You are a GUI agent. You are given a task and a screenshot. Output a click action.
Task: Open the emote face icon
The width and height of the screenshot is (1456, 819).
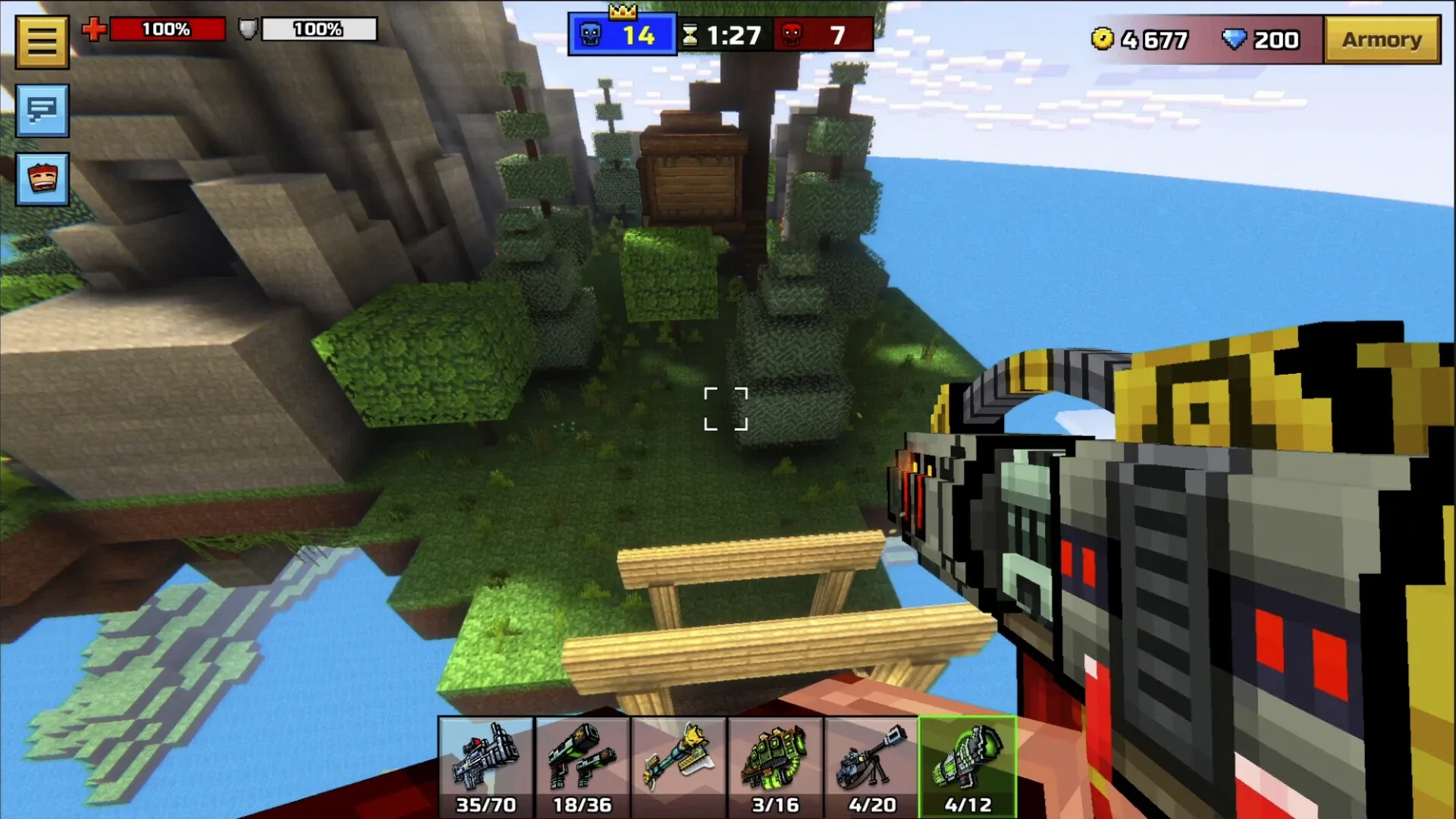tap(42, 180)
